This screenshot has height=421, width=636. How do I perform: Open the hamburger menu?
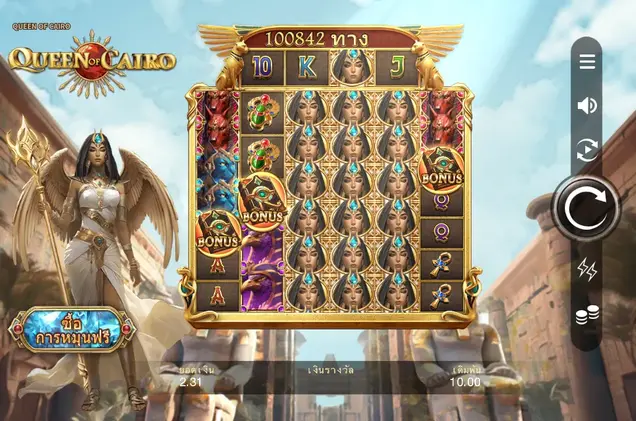click(587, 62)
